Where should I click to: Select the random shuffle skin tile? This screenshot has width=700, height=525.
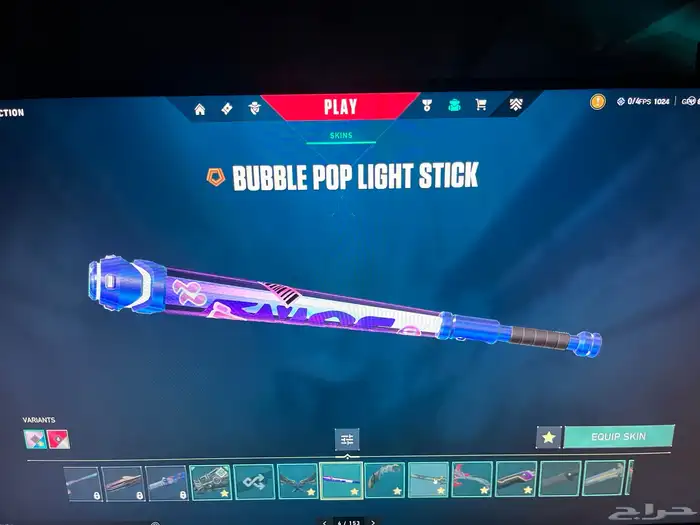[254, 479]
